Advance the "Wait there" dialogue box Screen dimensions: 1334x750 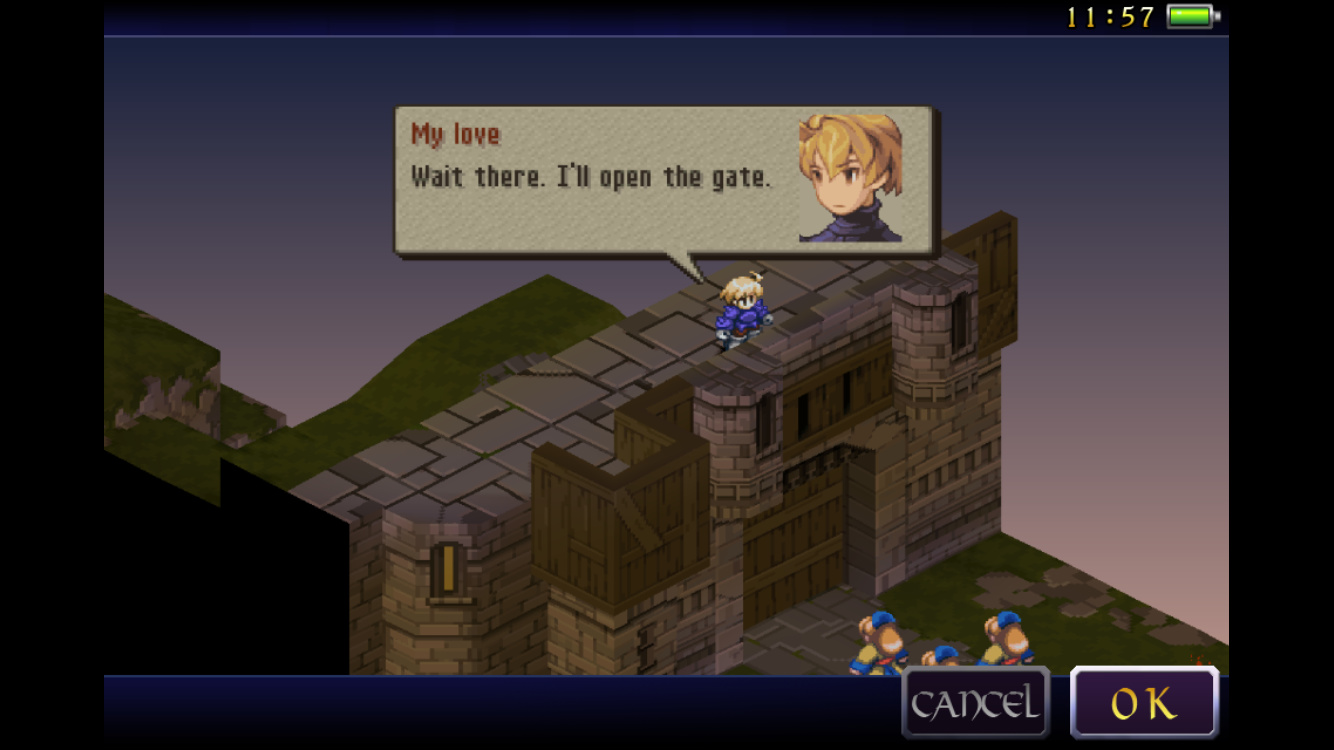coord(664,180)
